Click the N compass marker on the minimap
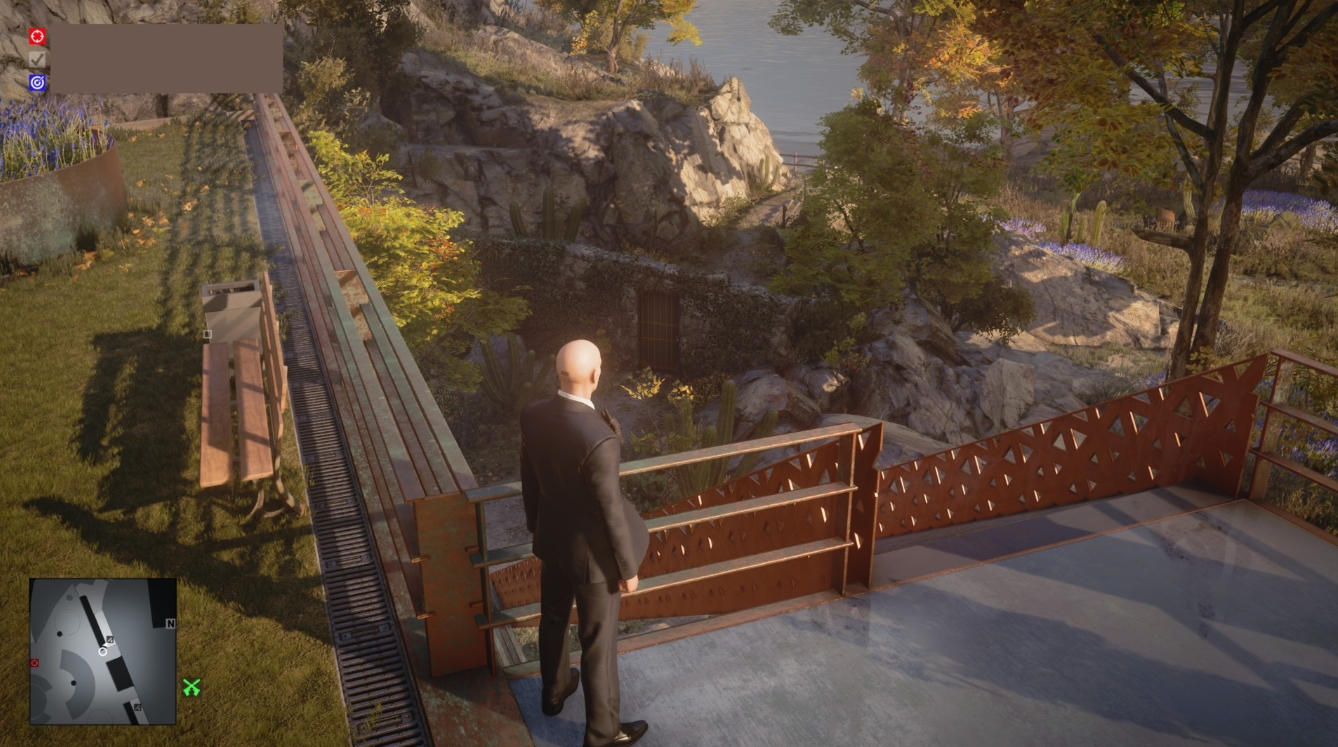Image resolution: width=1338 pixels, height=747 pixels. pos(170,623)
